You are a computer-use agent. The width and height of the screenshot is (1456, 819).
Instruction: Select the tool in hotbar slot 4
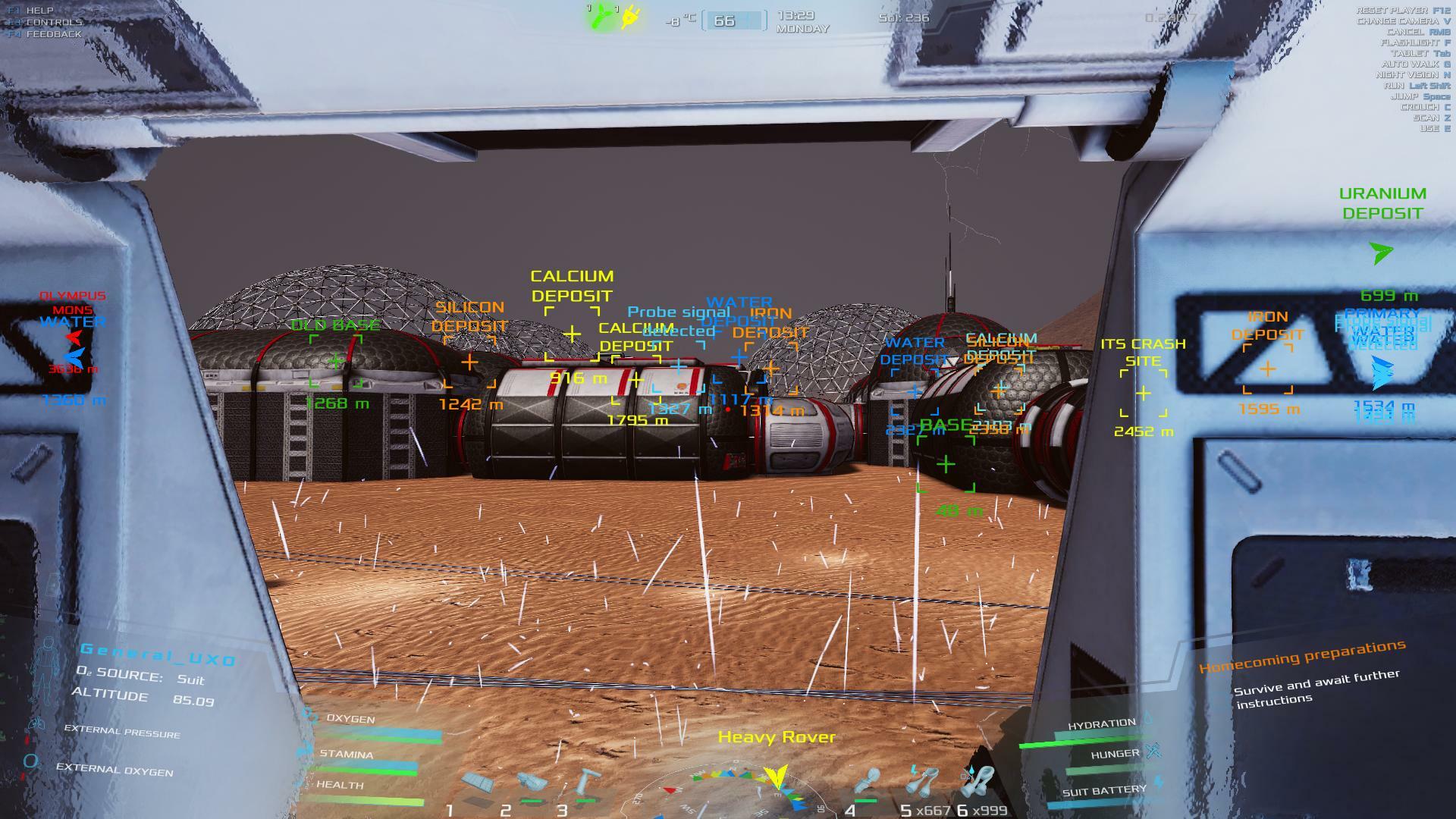click(x=867, y=783)
